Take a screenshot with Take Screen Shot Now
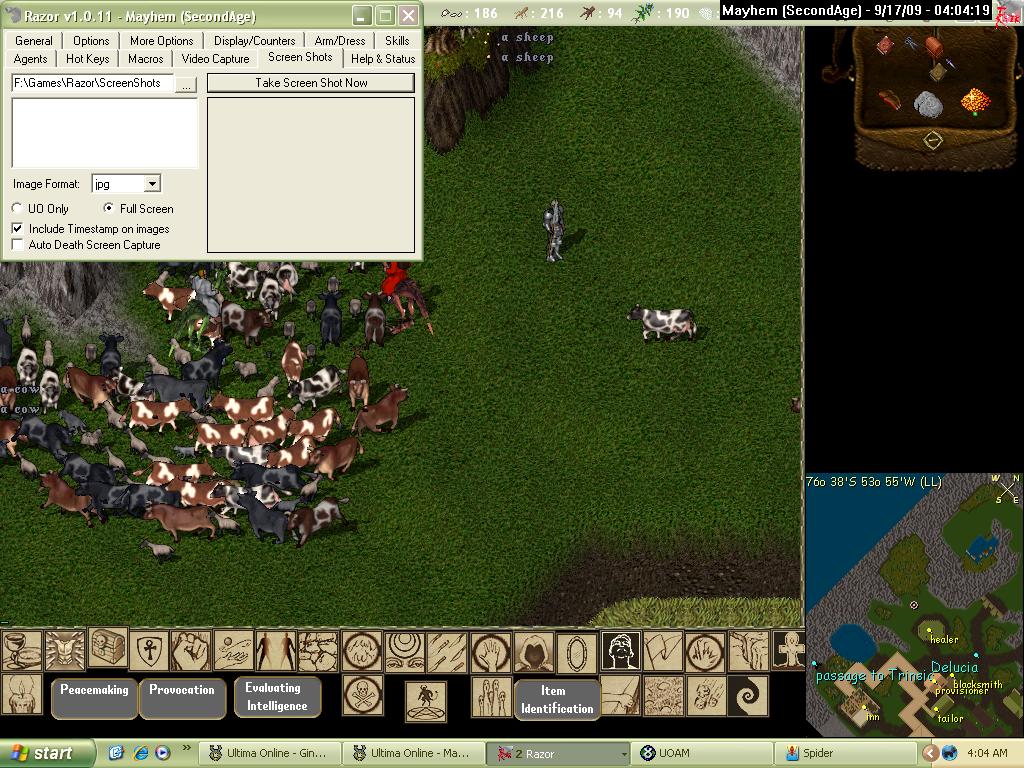This screenshot has width=1024, height=768. pyautogui.click(x=311, y=83)
